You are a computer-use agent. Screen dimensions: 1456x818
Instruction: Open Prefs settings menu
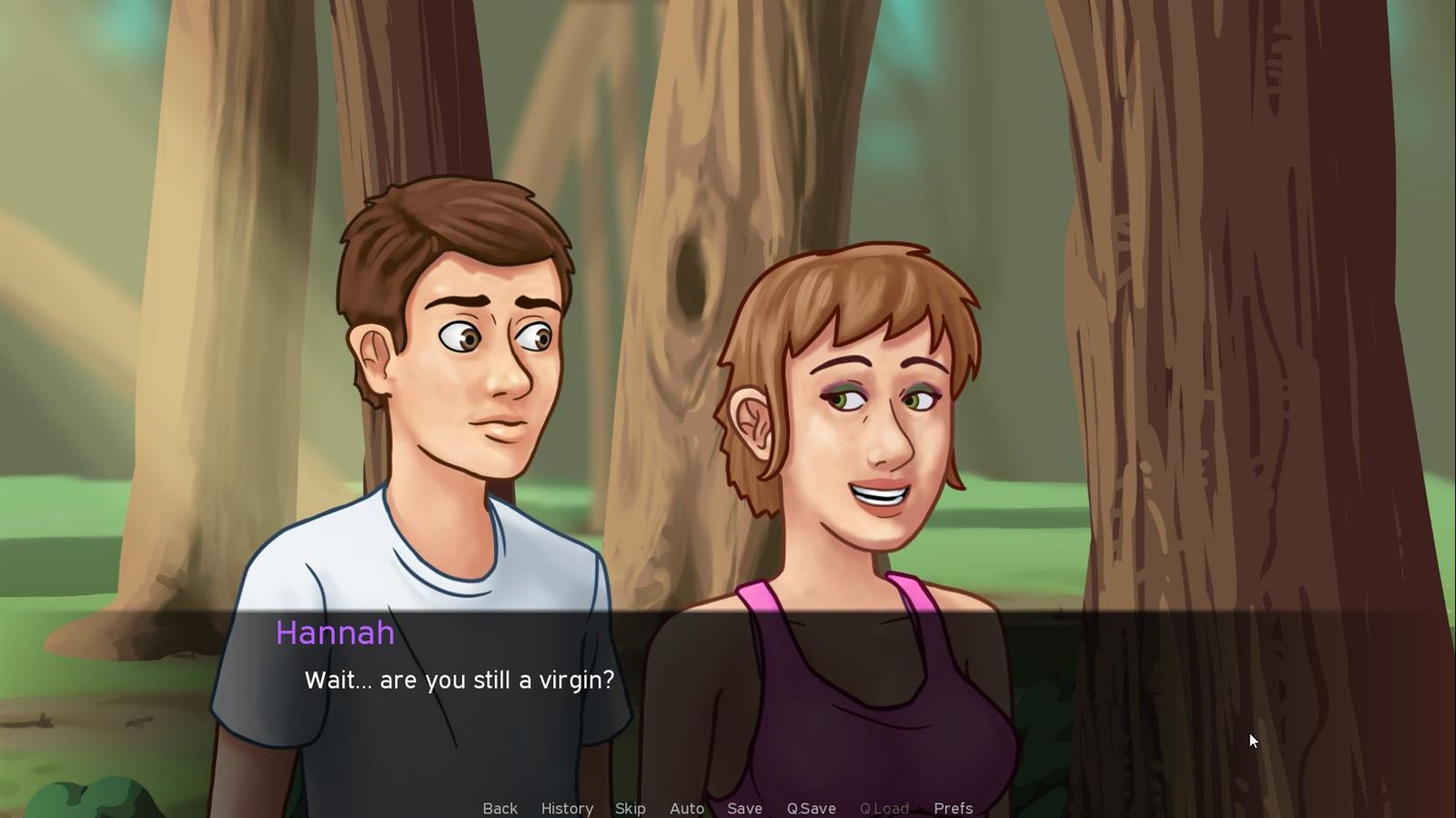point(953,808)
